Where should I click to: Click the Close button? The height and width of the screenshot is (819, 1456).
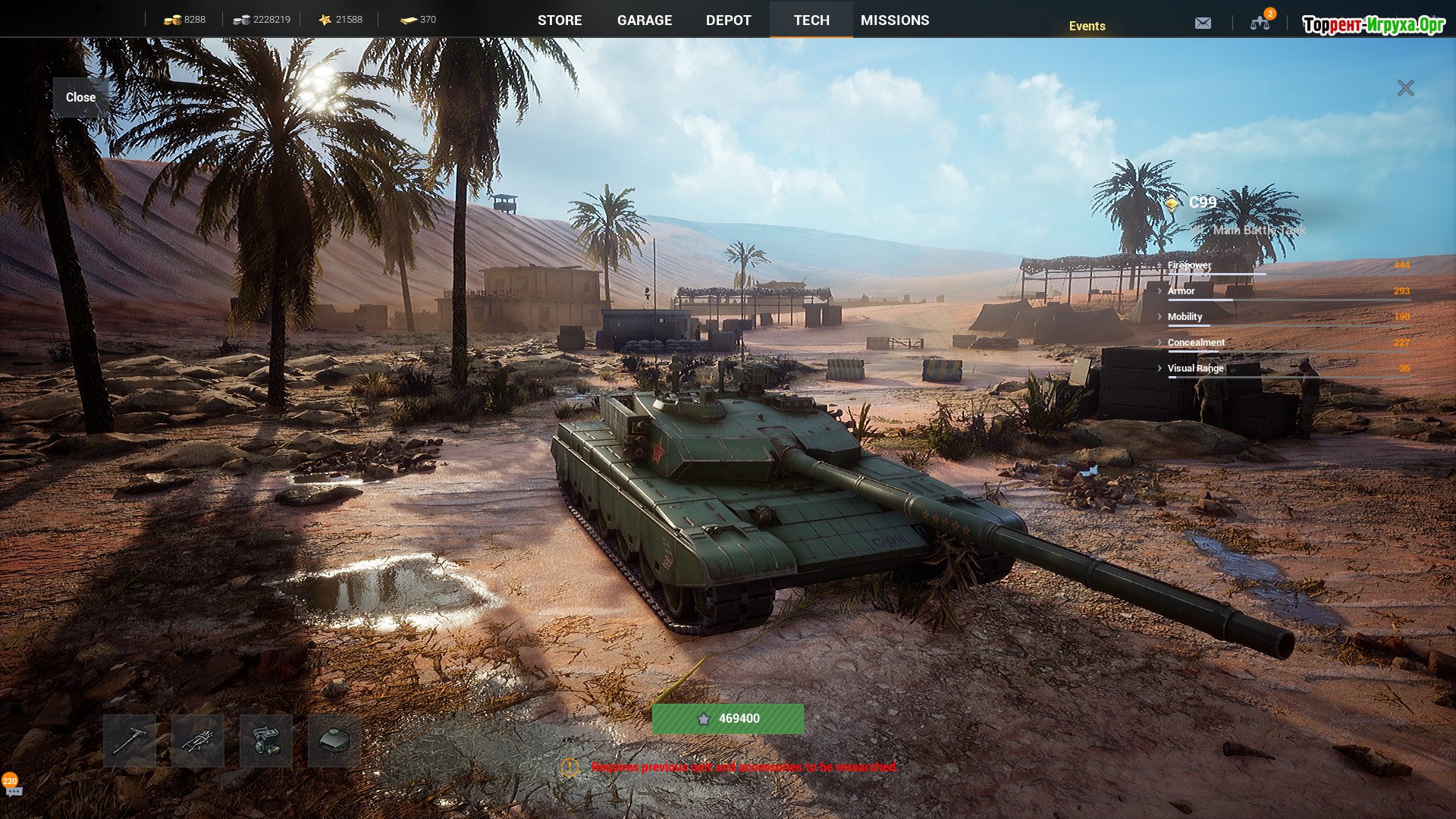pyautogui.click(x=80, y=97)
